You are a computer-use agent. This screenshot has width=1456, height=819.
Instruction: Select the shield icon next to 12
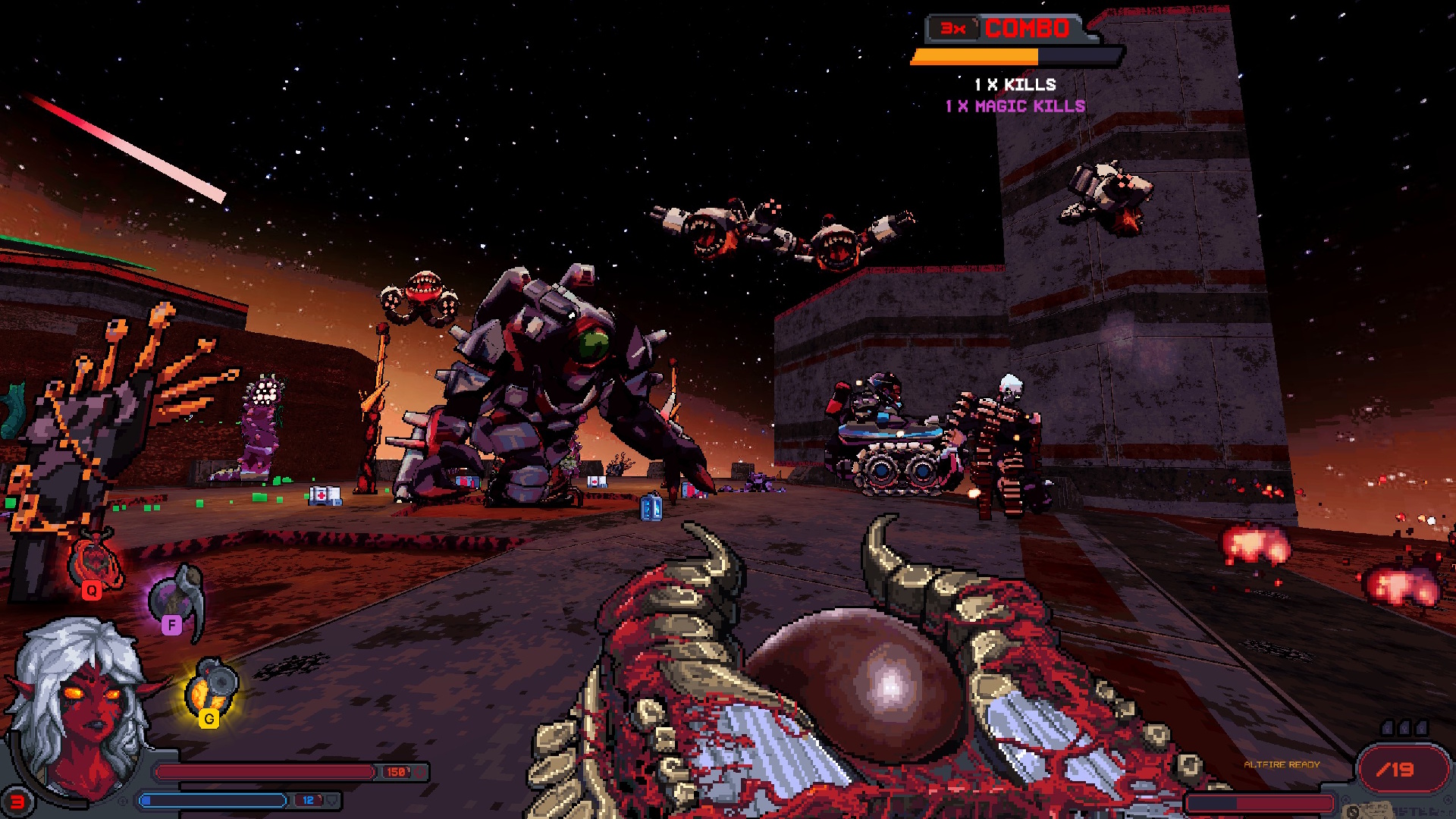331,799
